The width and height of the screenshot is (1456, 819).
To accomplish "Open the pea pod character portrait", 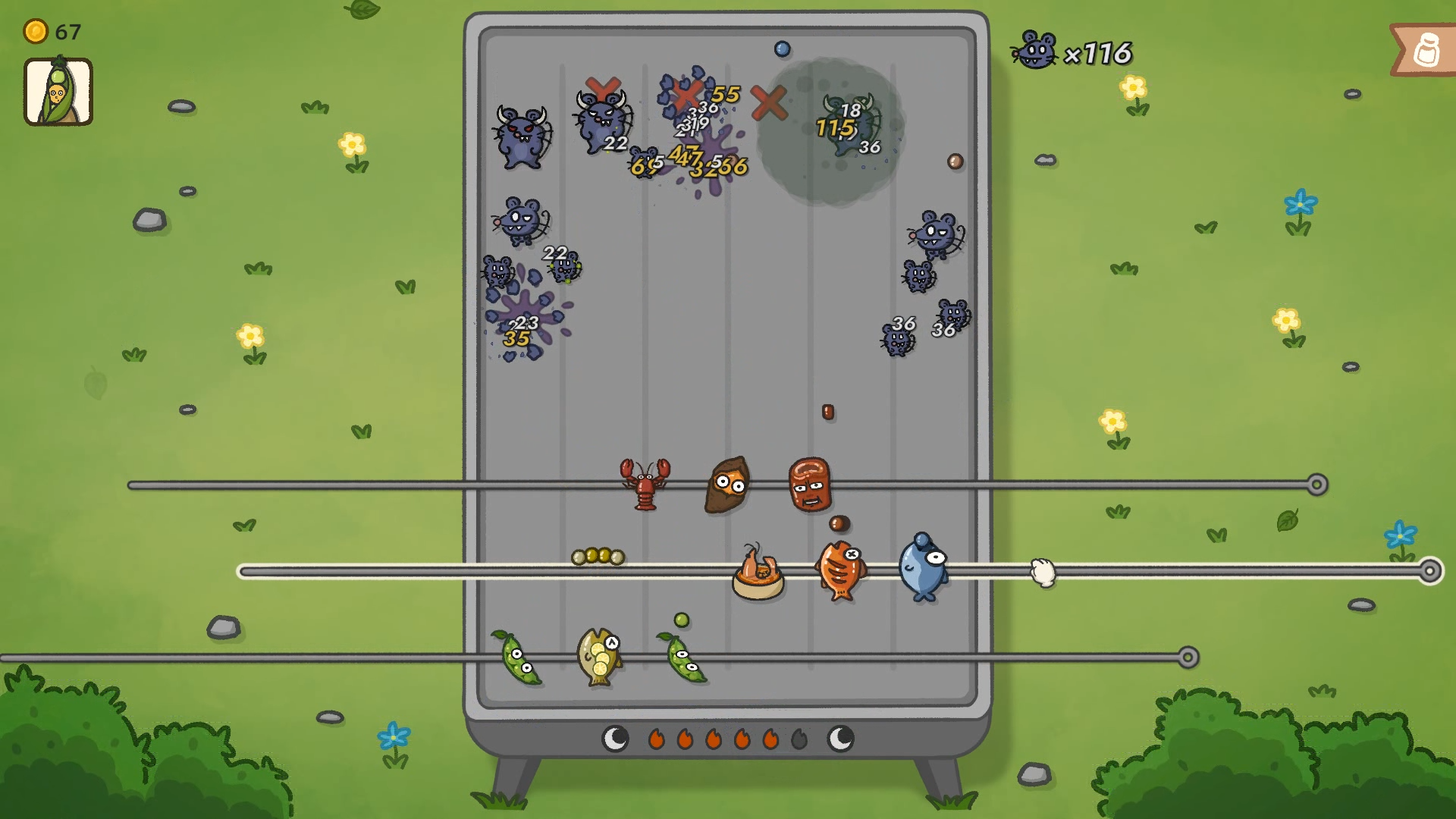I will 58,92.
